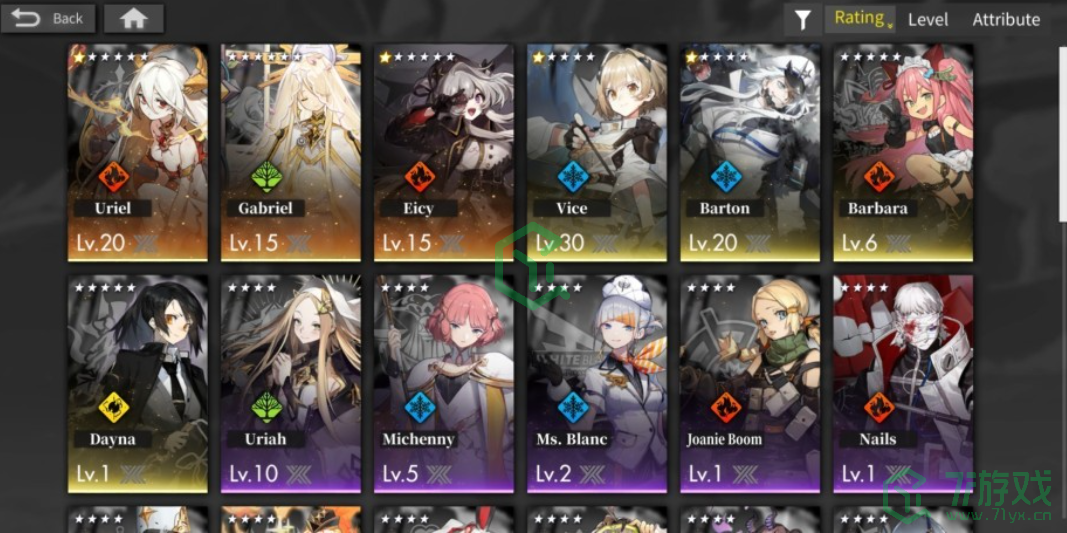The width and height of the screenshot is (1067, 533).
Task: Open the character filter funnel
Action: point(802,19)
